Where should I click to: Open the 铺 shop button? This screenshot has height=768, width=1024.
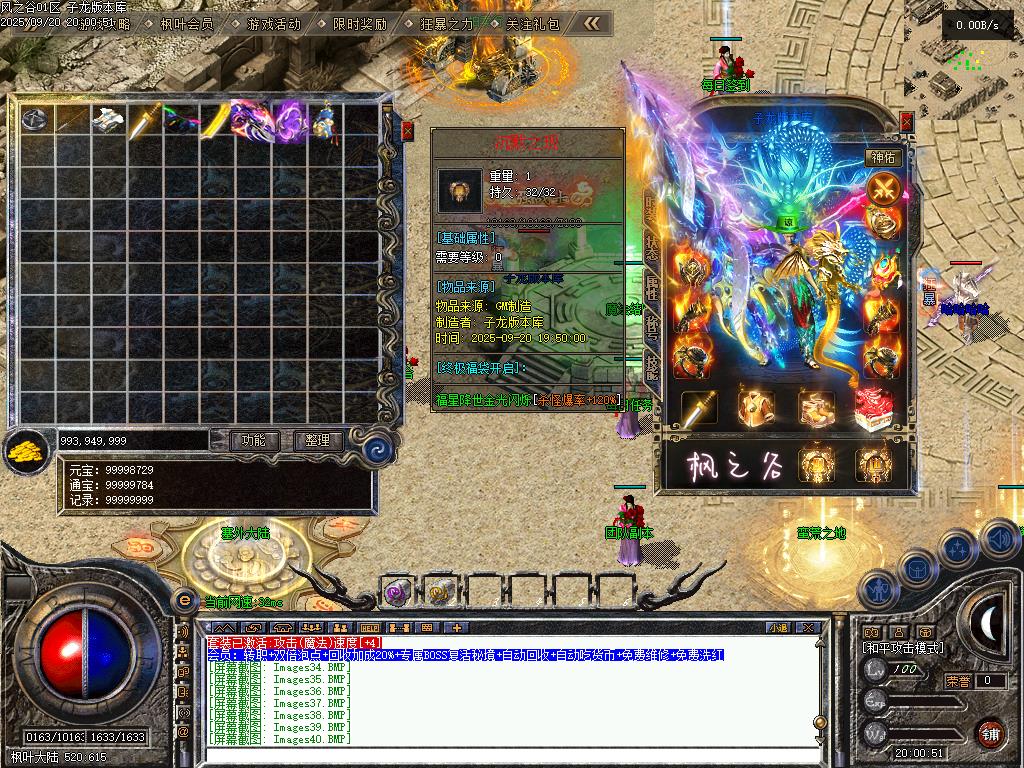tap(990, 733)
